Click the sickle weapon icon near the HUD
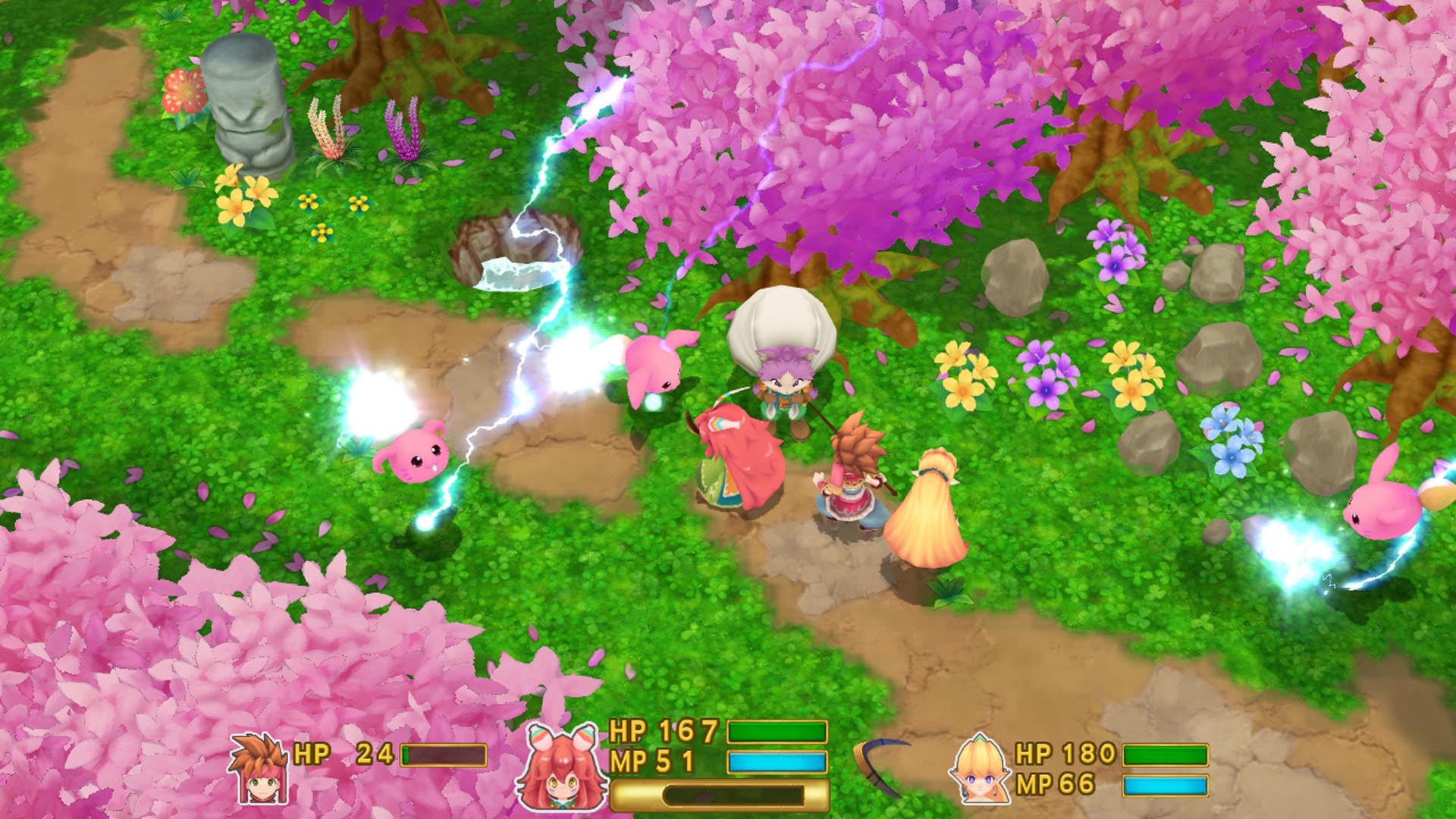The image size is (1456, 819). point(880,766)
